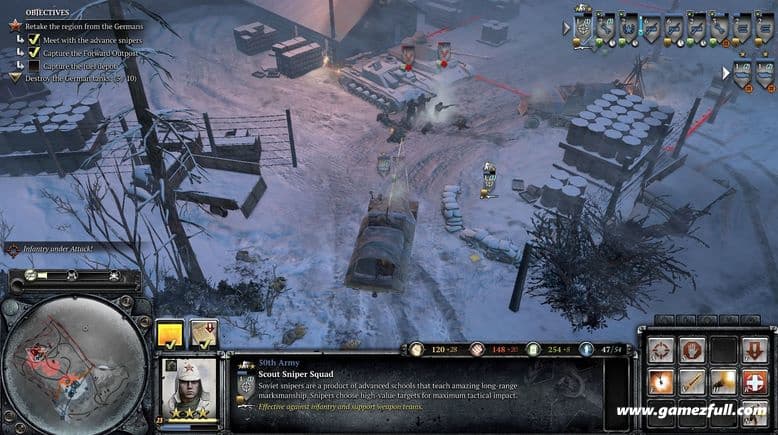Click the retreat down-arrow command
Screen dimensions: 778x435
[x=755, y=350]
